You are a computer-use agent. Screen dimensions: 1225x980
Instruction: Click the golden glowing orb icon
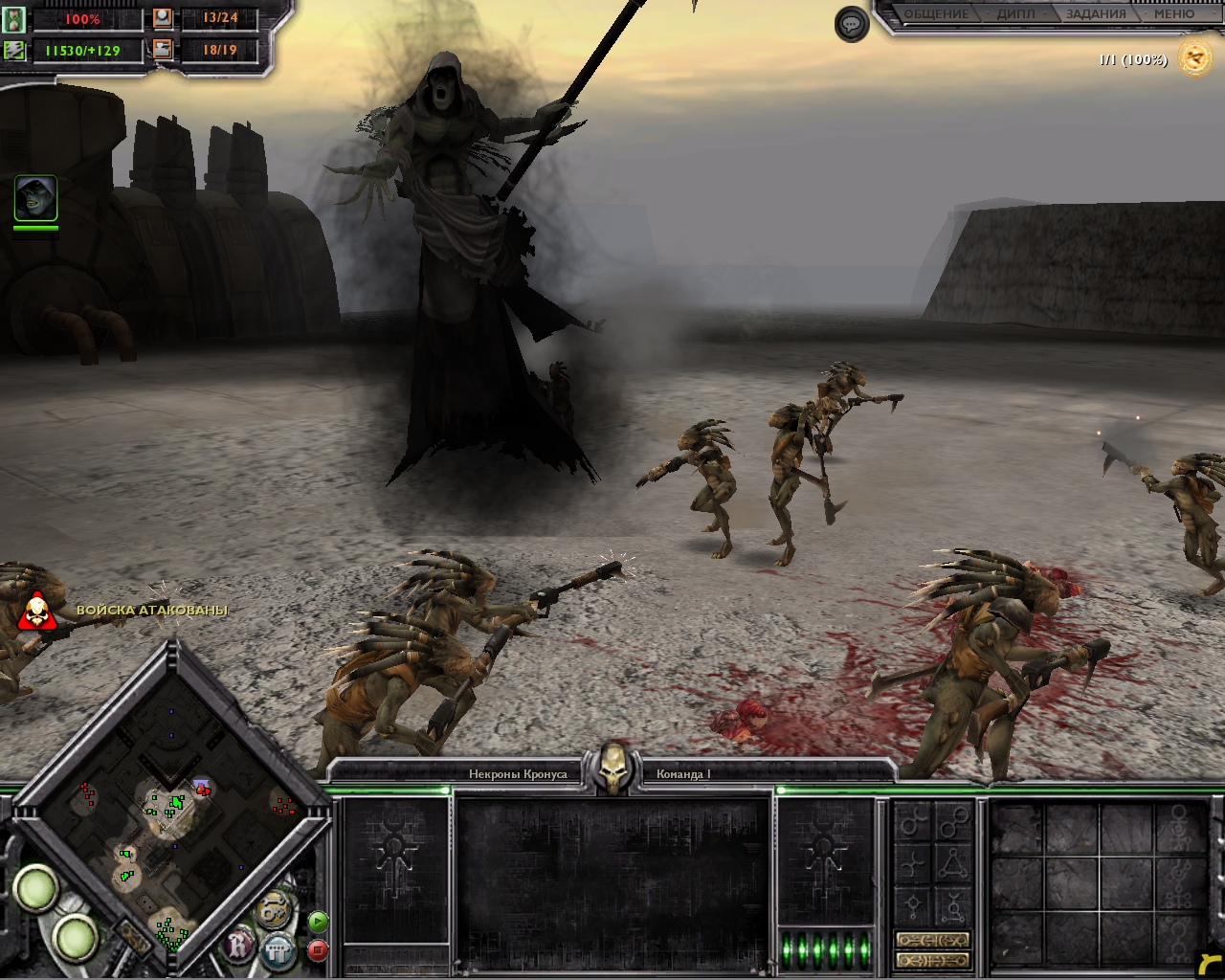(1194, 58)
